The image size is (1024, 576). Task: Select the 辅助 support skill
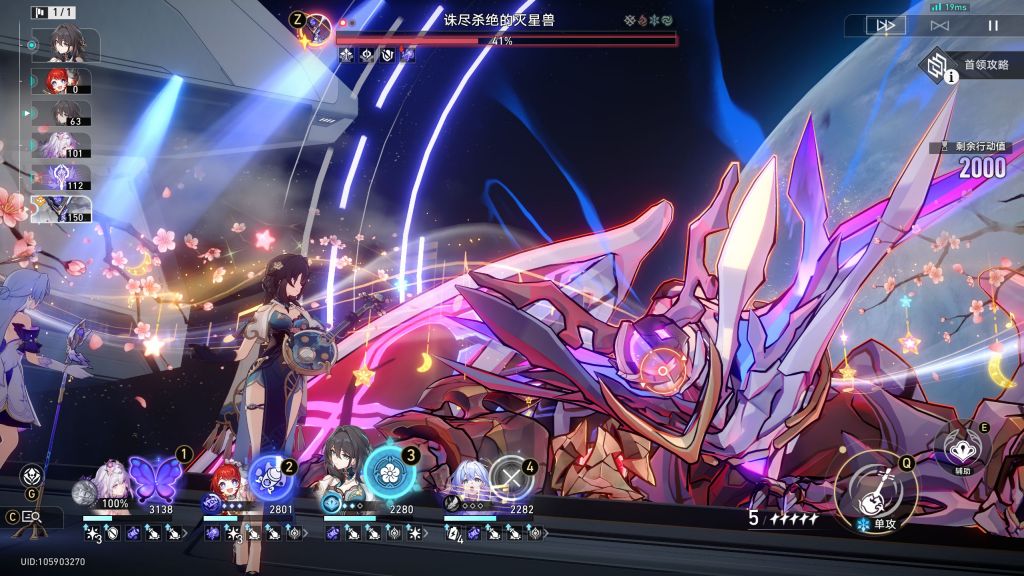tap(962, 447)
